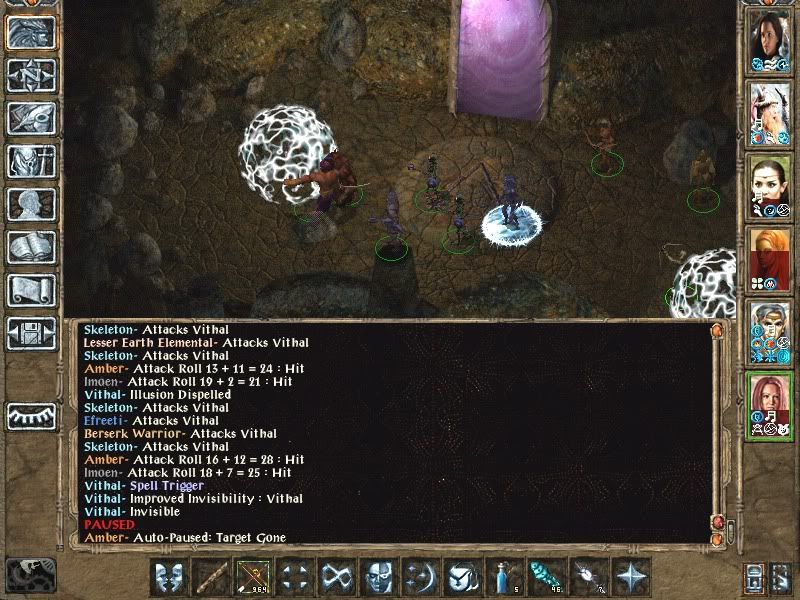800x600 pixels.
Task: Select the teal feather item with 46 count
Action: point(544,577)
